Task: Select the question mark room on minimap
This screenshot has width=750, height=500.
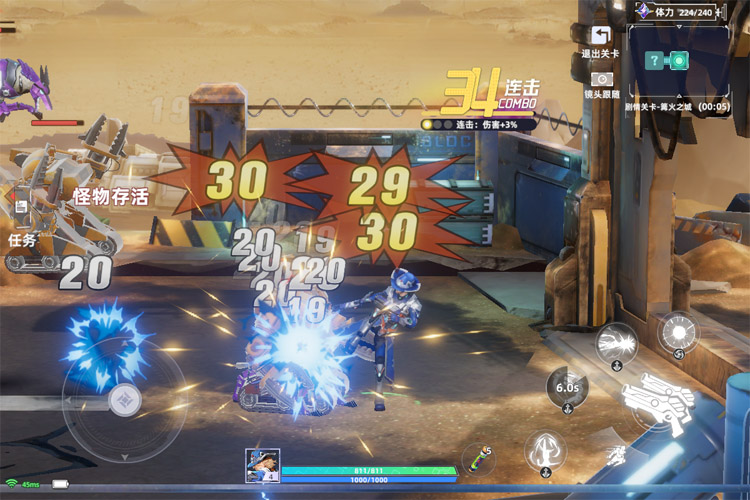Action: [653, 60]
